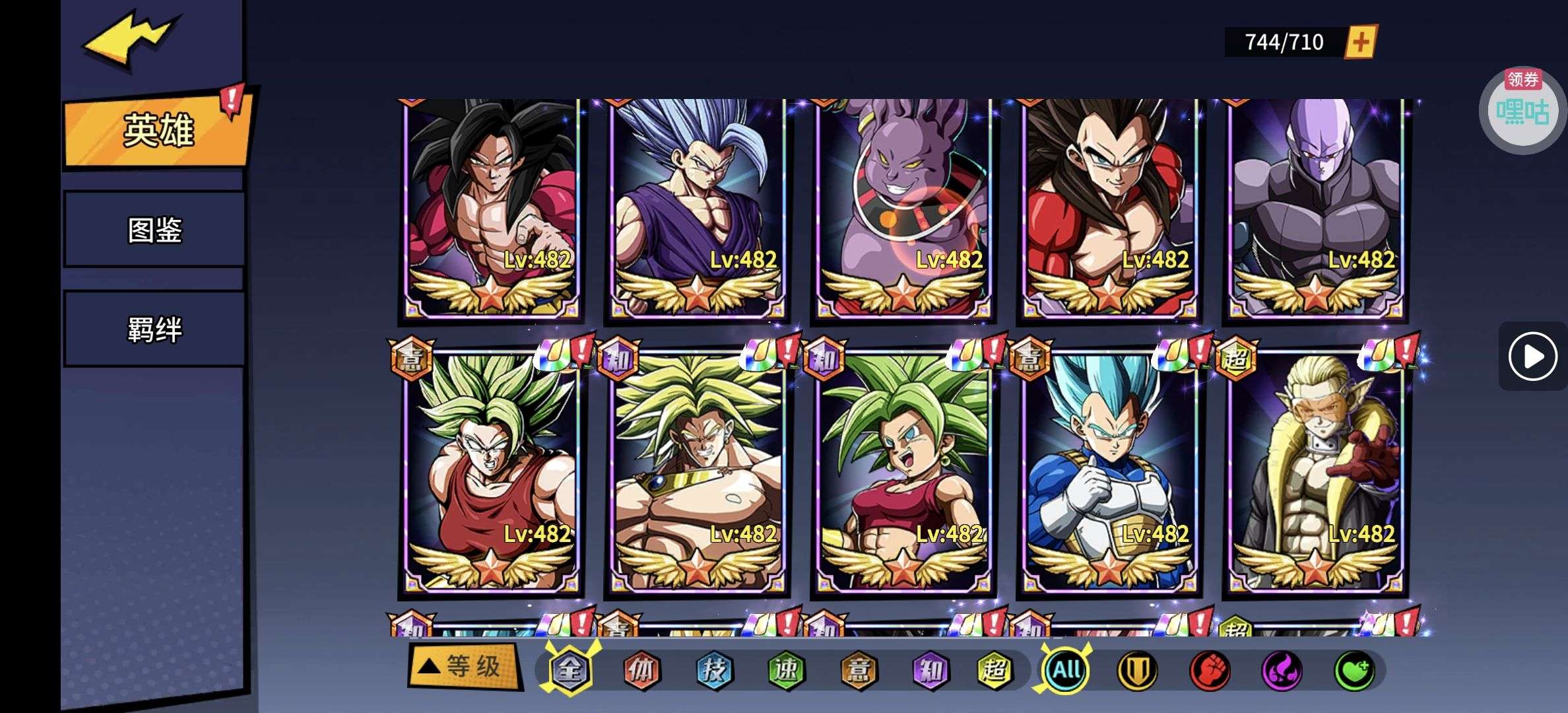Go back with the yellow arrow button

(x=130, y=40)
